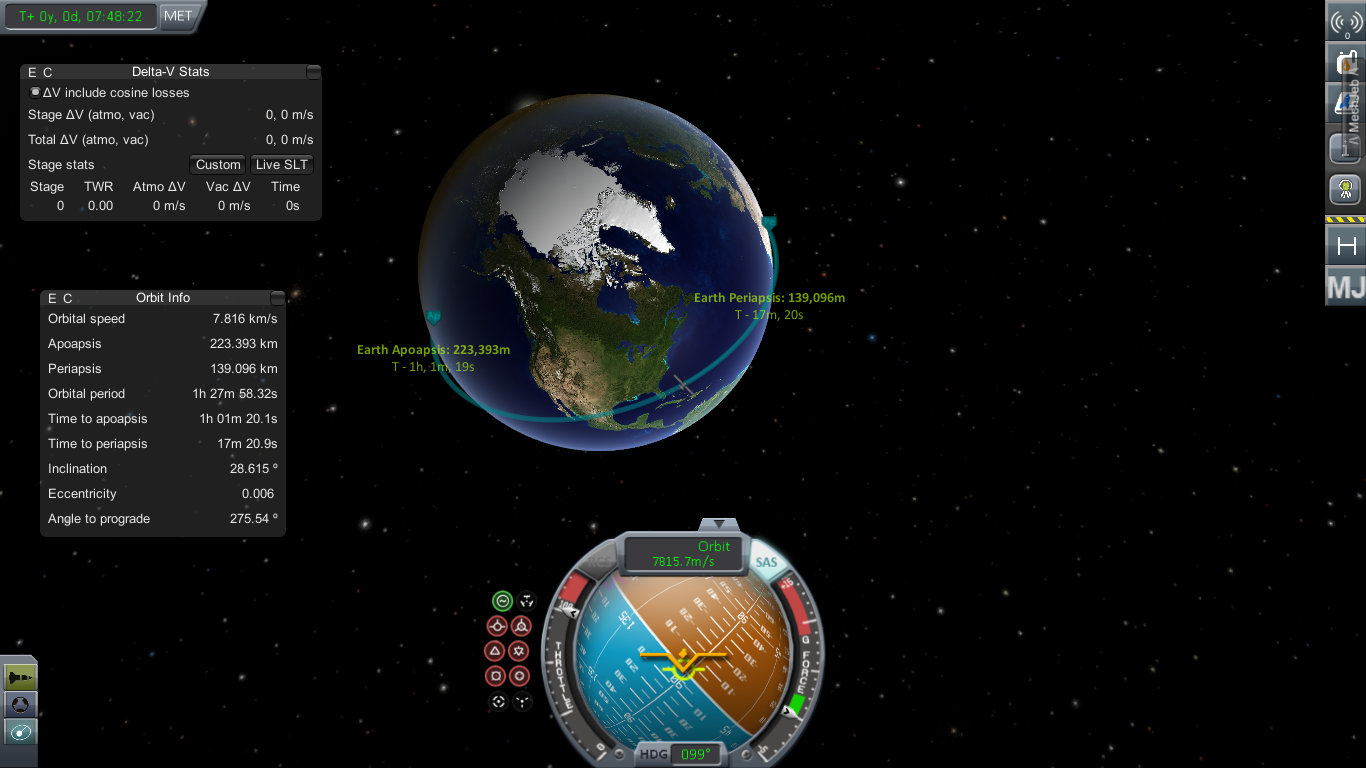Toggle ΔV include cosine losses option

point(36,92)
